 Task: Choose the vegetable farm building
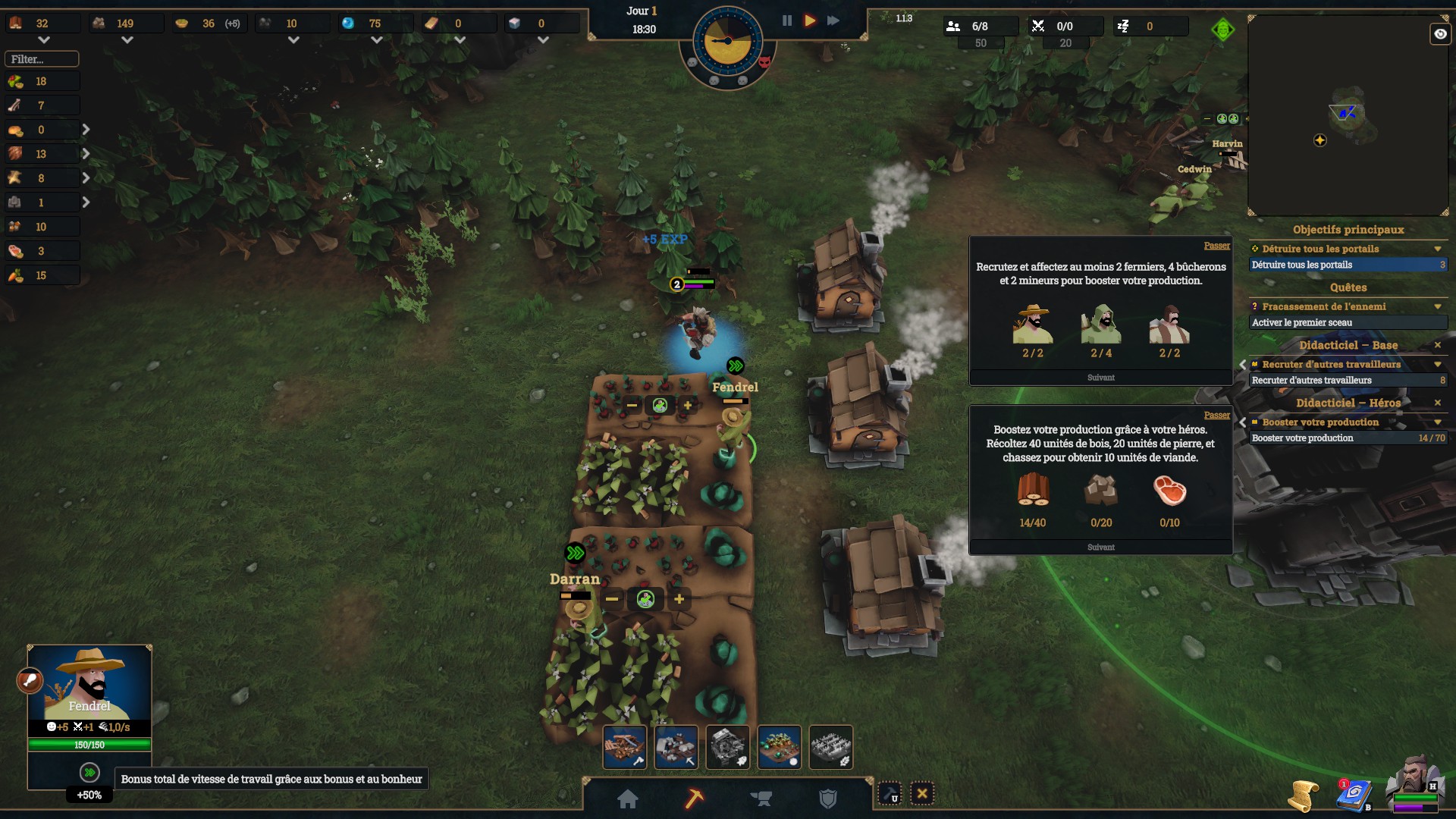[780, 747]
